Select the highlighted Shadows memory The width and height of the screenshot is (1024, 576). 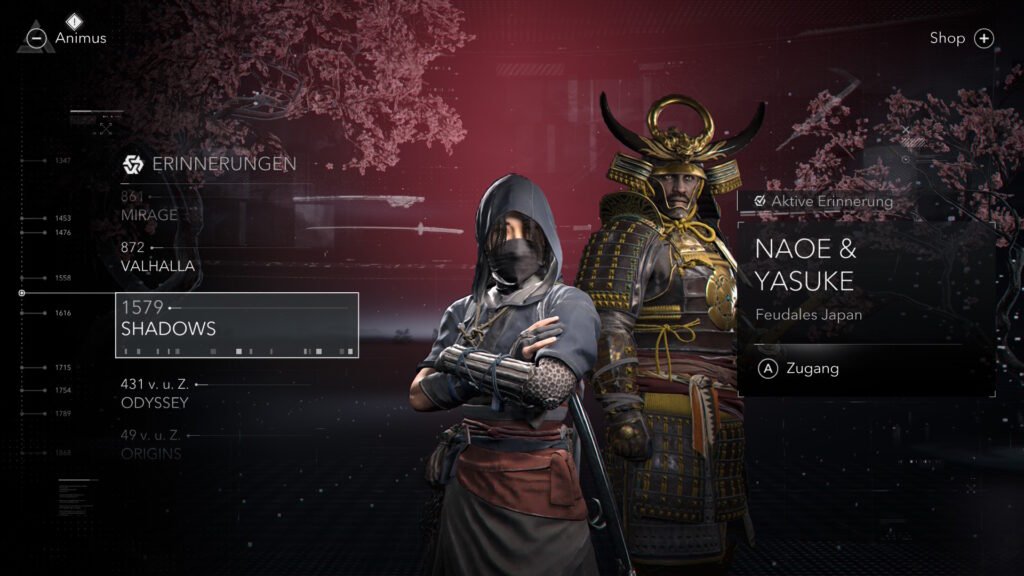pyautogui.click(x=237, y=325)
